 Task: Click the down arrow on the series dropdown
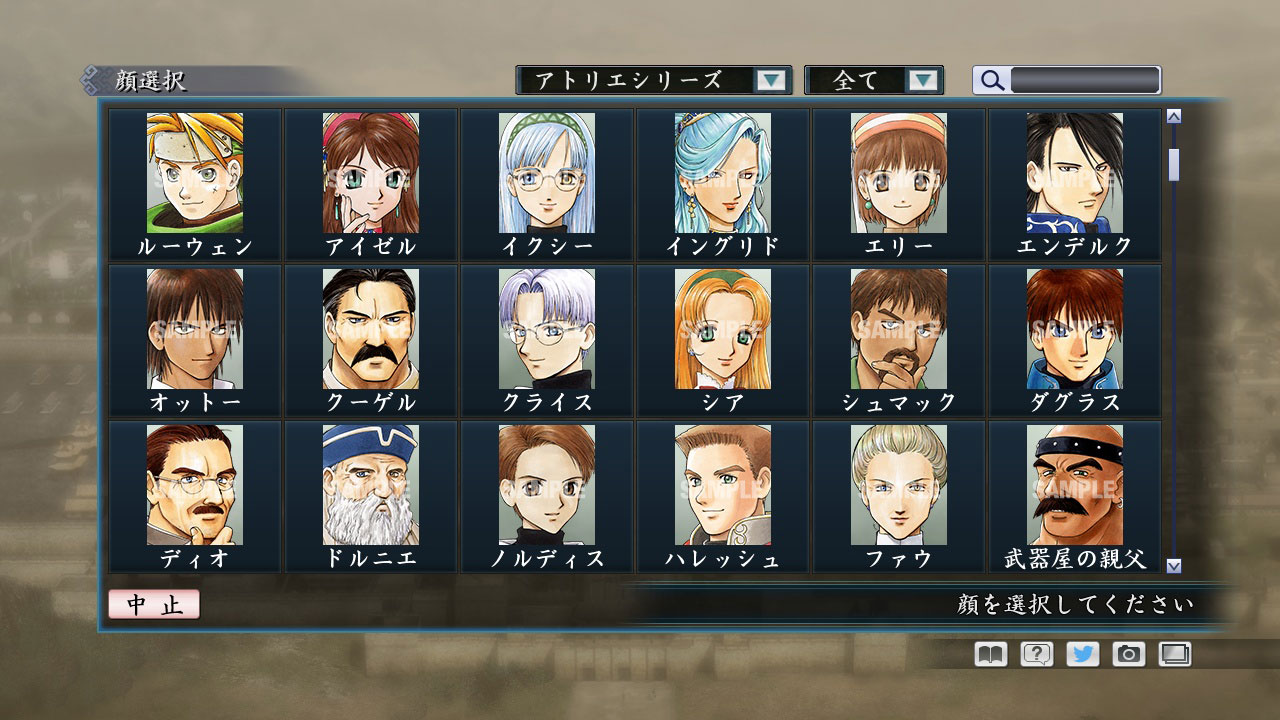[769, 80]
